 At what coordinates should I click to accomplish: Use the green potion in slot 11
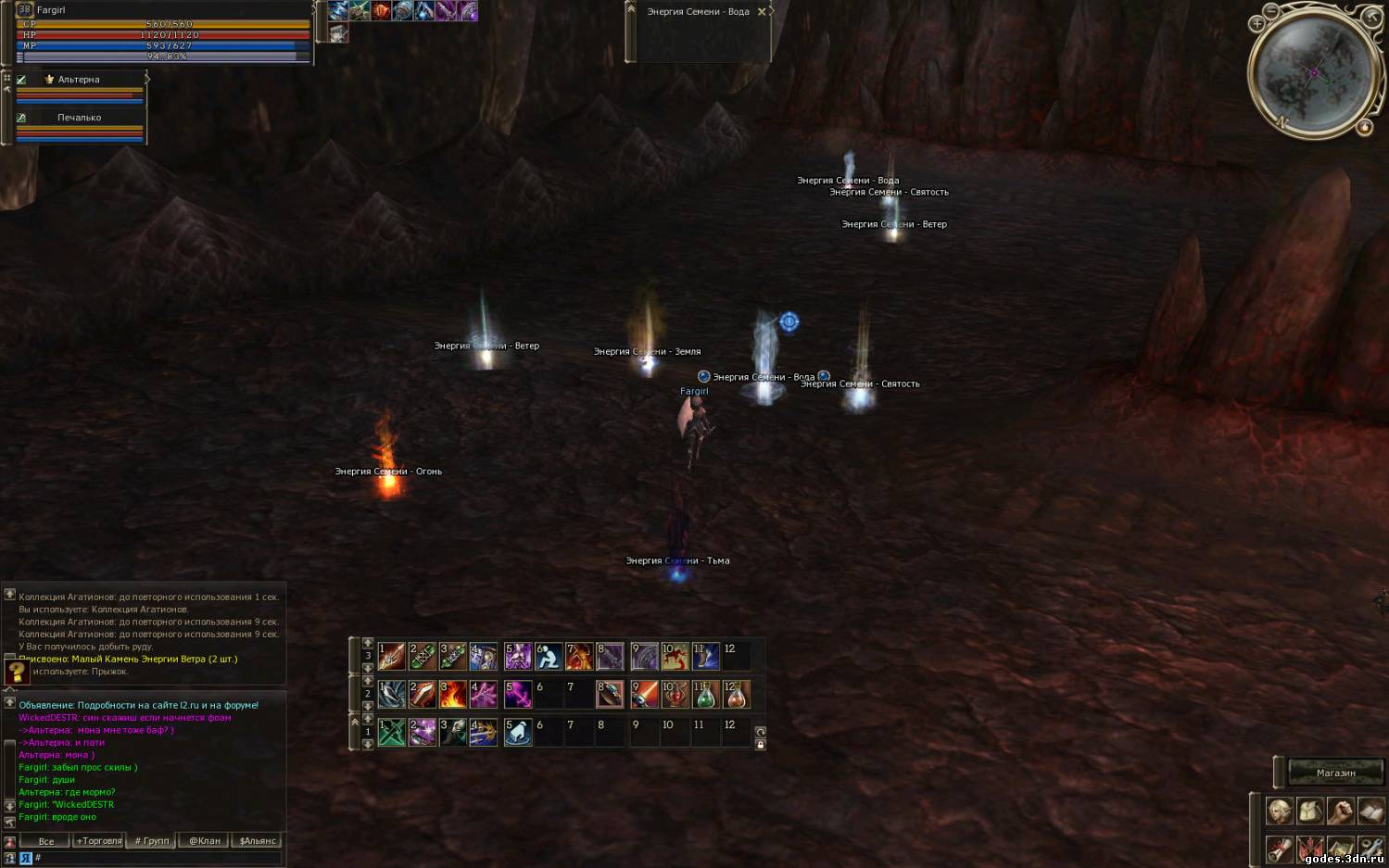pyautogui.click(x=705, y=694)
